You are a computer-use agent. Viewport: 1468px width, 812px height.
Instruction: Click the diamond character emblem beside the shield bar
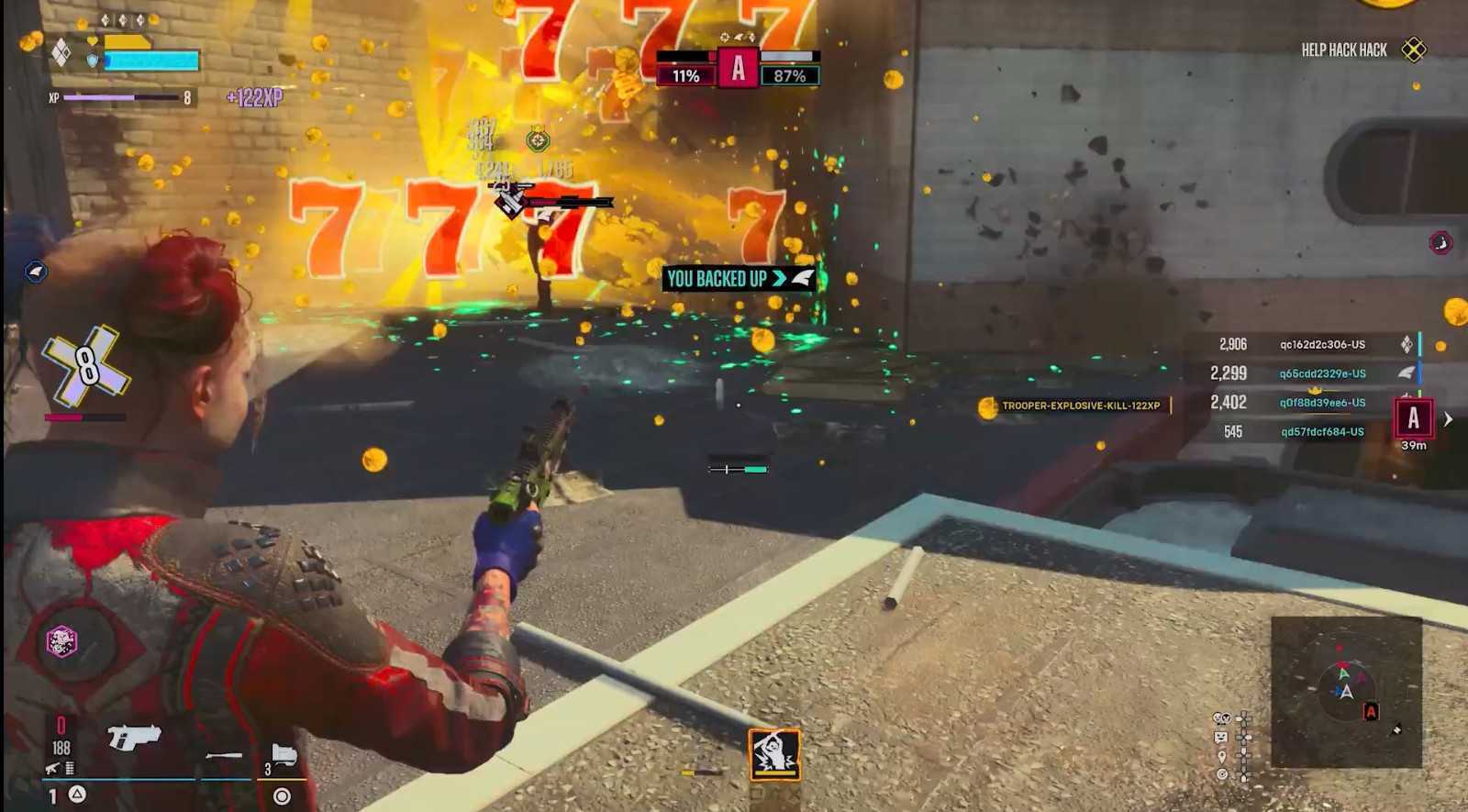tap(61, 51)
